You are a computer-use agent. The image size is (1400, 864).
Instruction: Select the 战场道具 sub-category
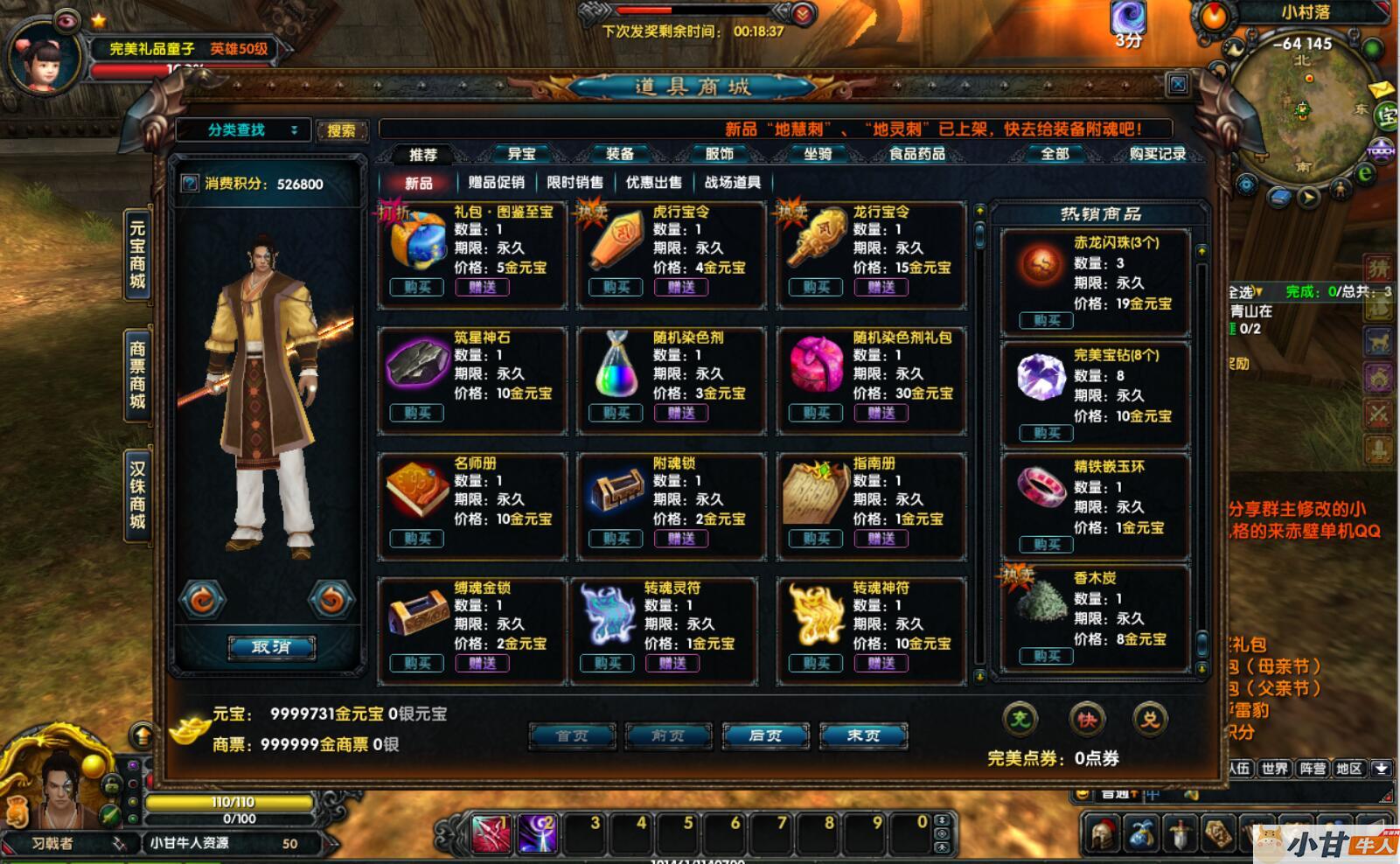733,182
